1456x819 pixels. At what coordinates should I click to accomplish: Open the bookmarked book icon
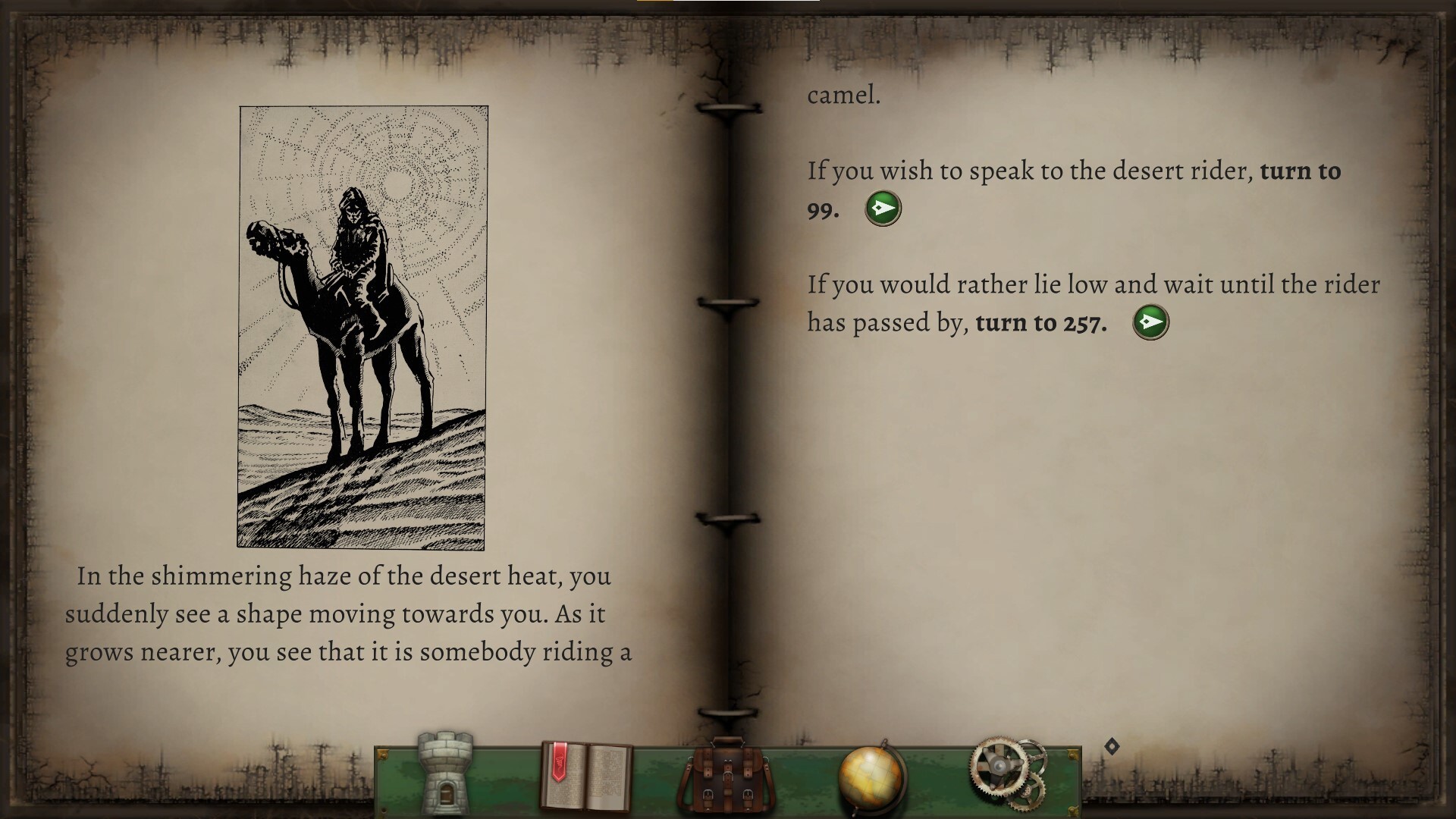(585, 777)
